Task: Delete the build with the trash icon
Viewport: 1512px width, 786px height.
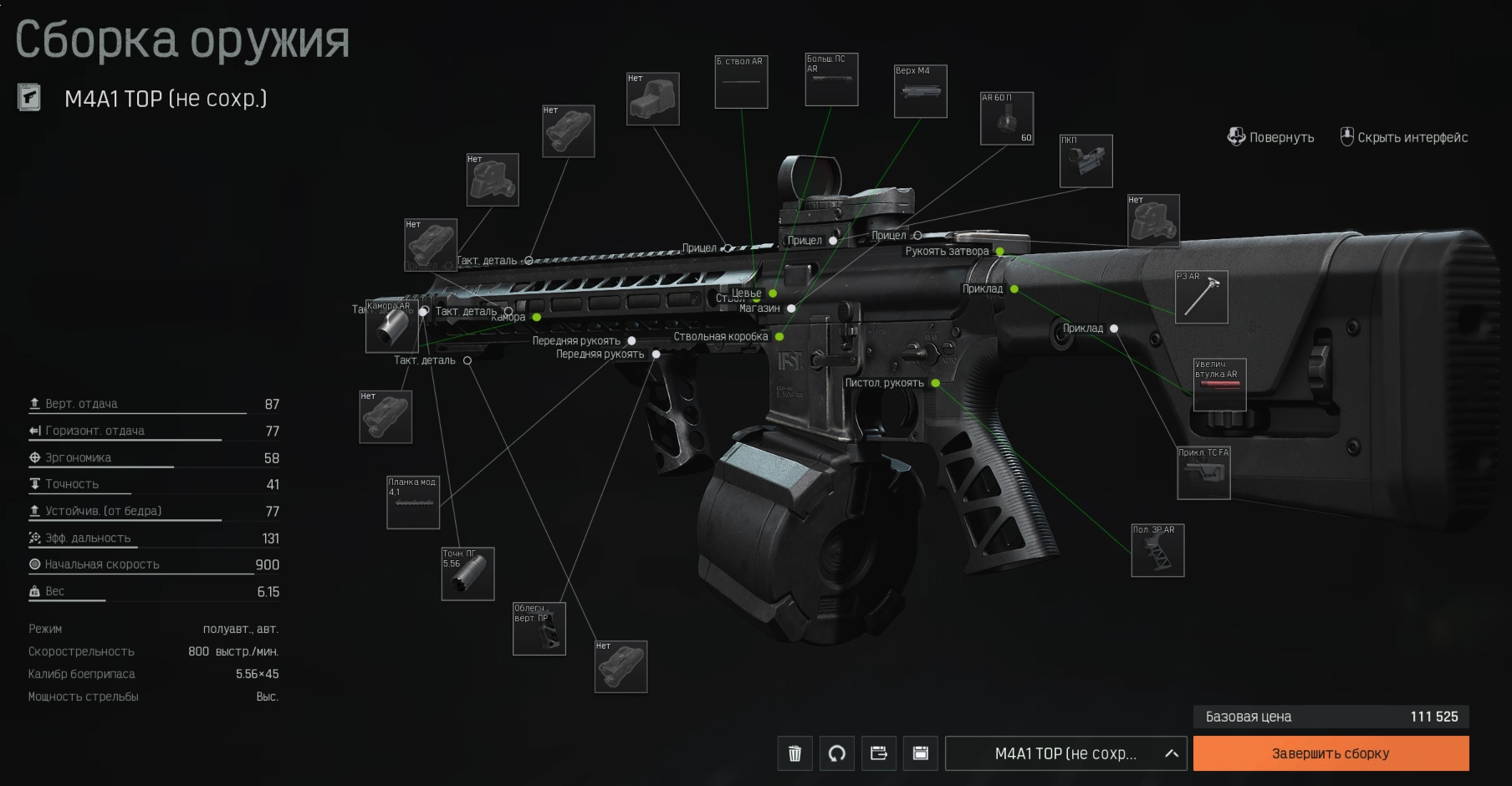Action: (794, 753)
